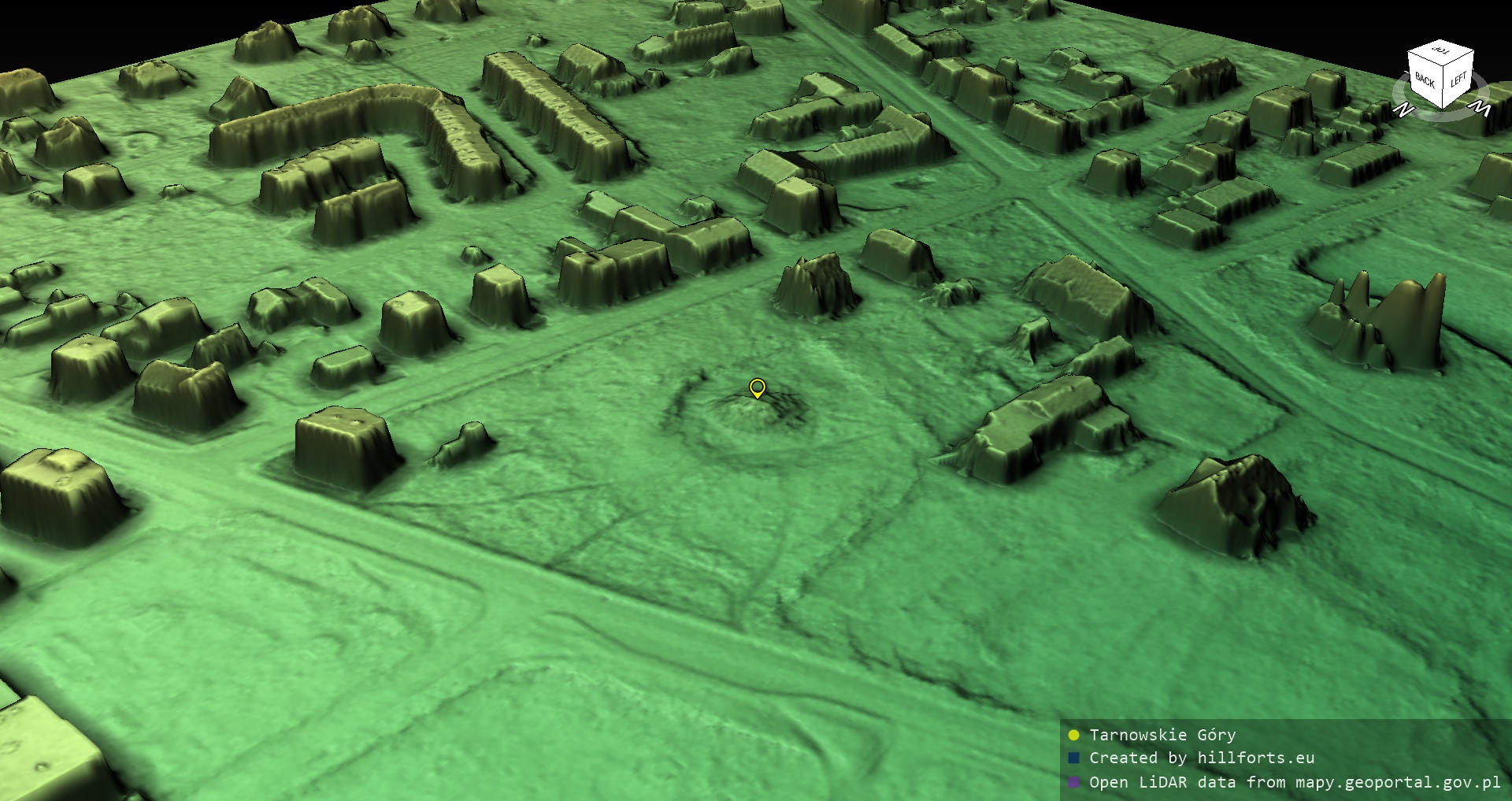The width and height of the screenshot is (1512, 801).
Task: Select the yellow location pin on the map
Action: pyautogui.click(x=757, y=388)
